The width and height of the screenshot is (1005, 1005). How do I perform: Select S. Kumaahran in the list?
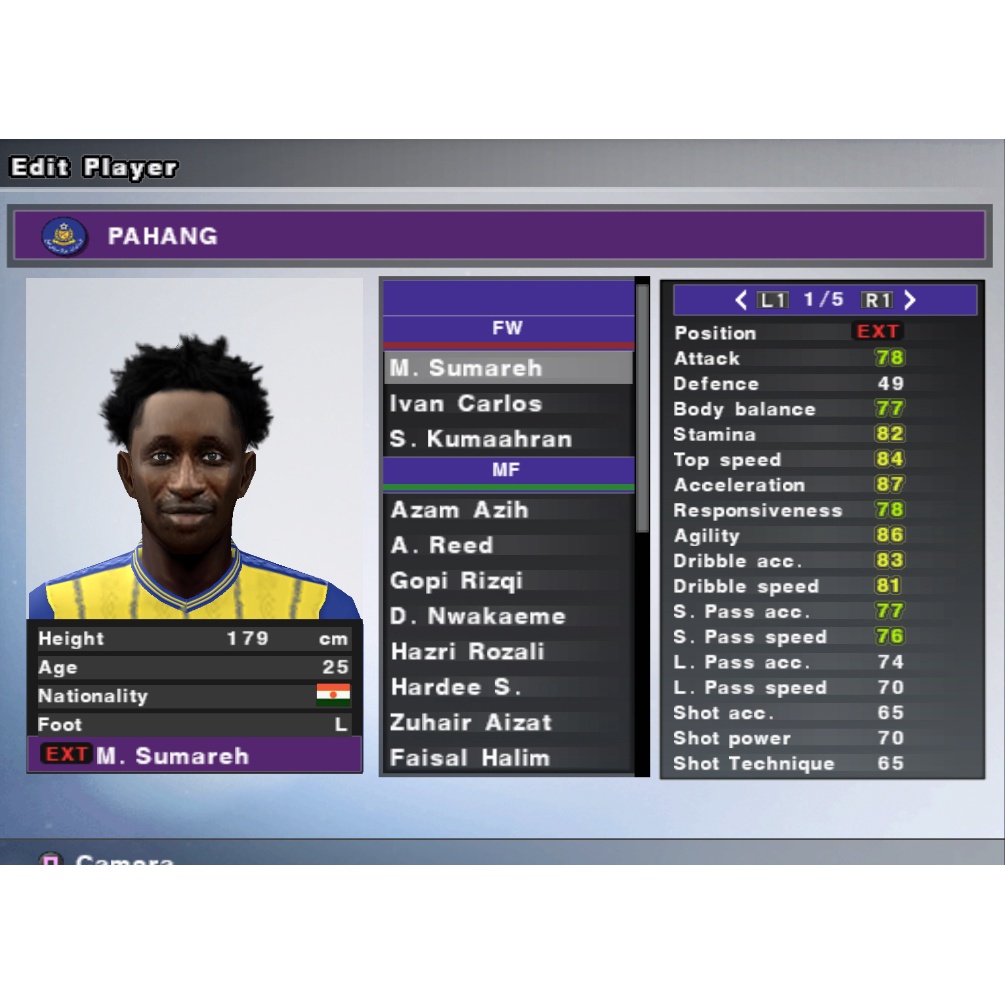tap(507, 439)
